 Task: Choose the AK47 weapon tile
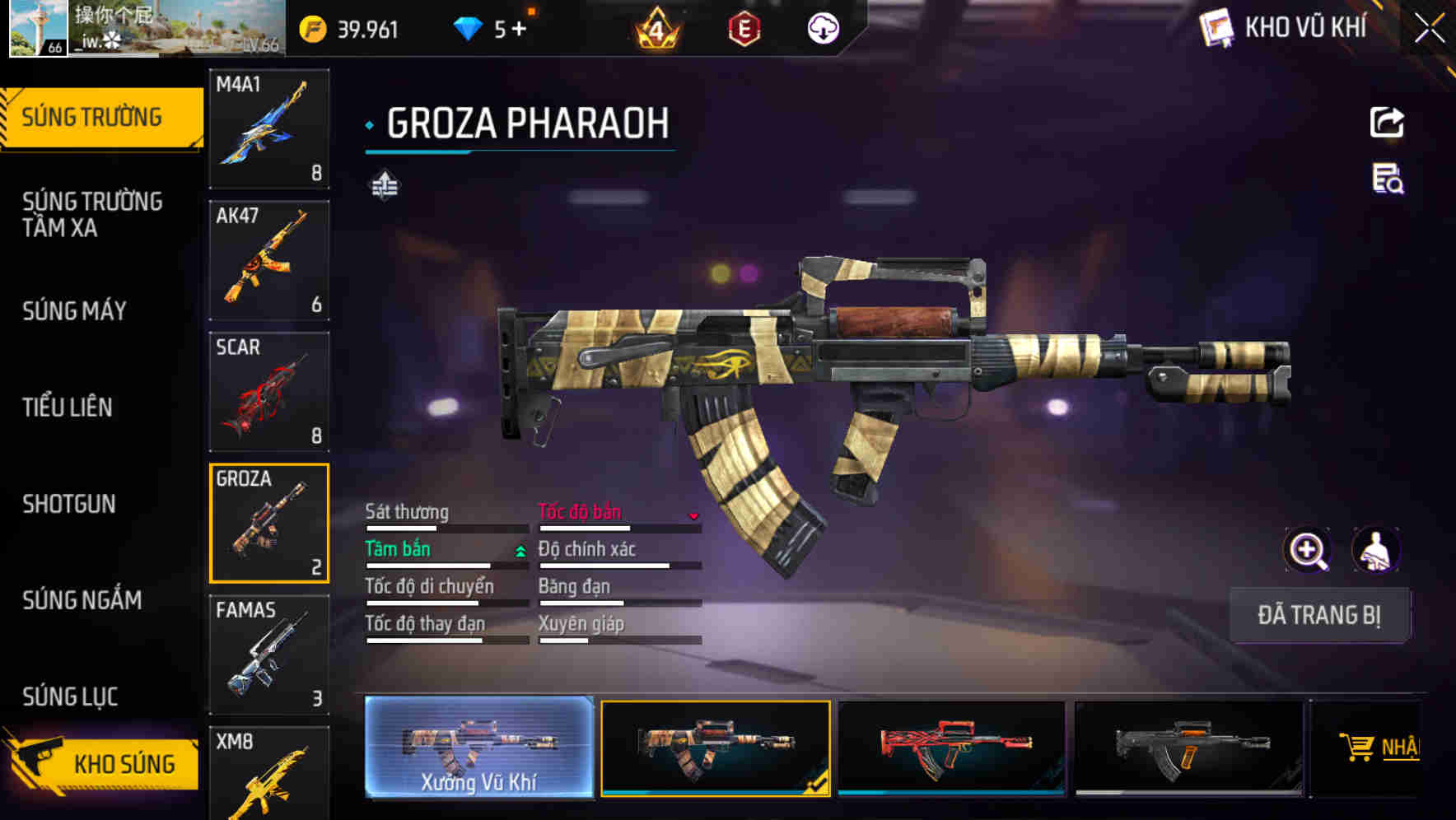point(269,260)
